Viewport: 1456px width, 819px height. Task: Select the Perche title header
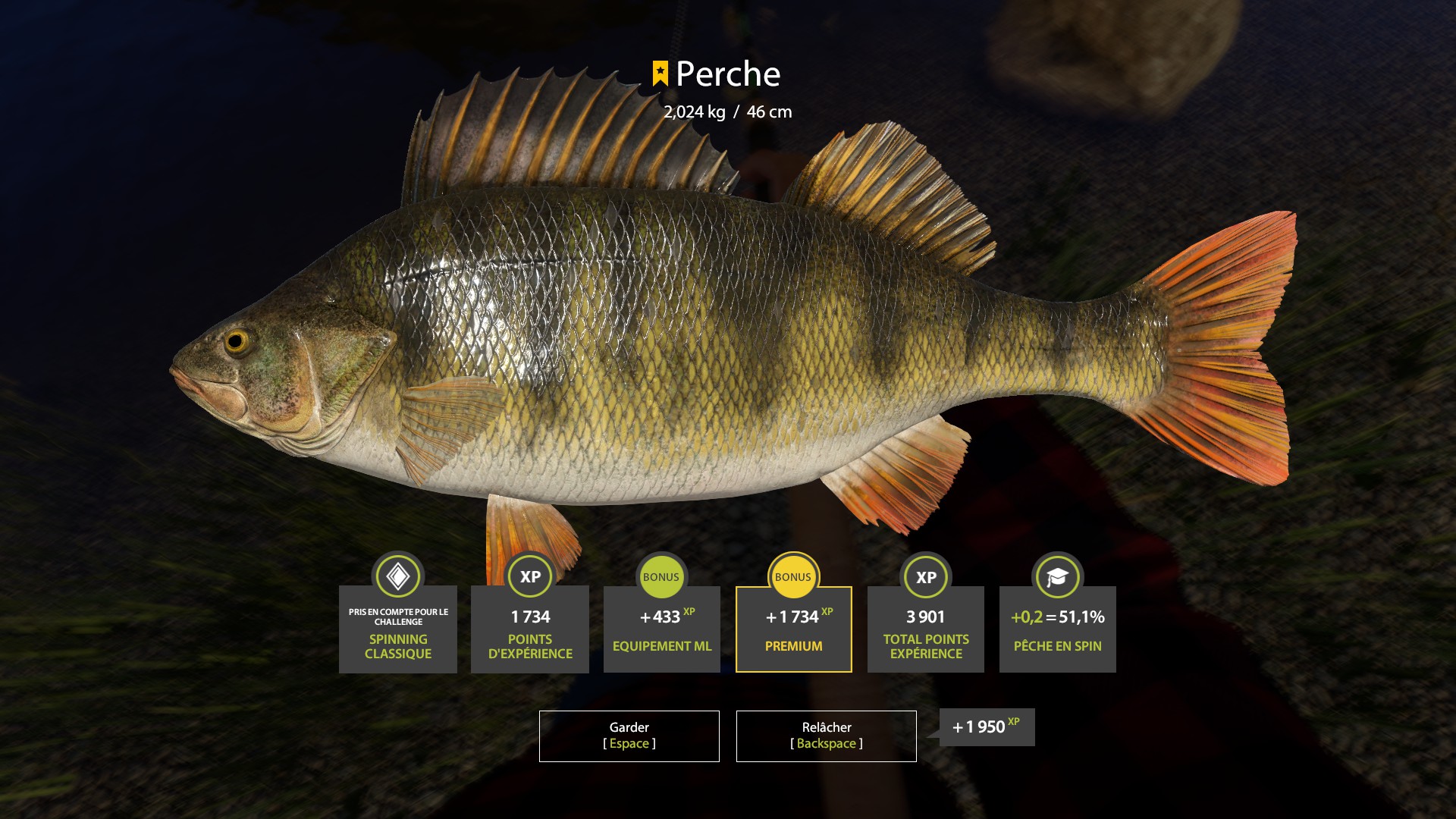click(726, 74)
